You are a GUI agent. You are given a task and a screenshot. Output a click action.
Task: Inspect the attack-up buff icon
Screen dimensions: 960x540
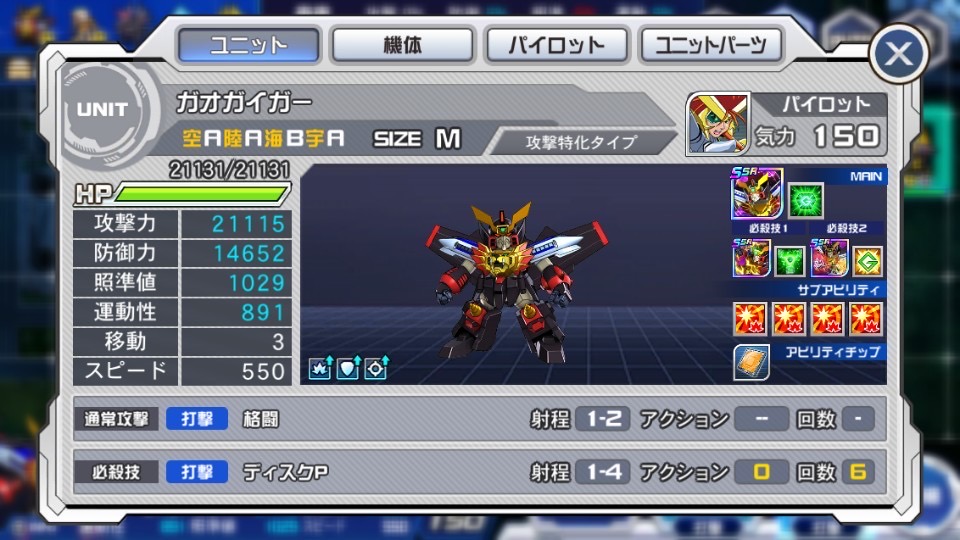click(320, 367)
